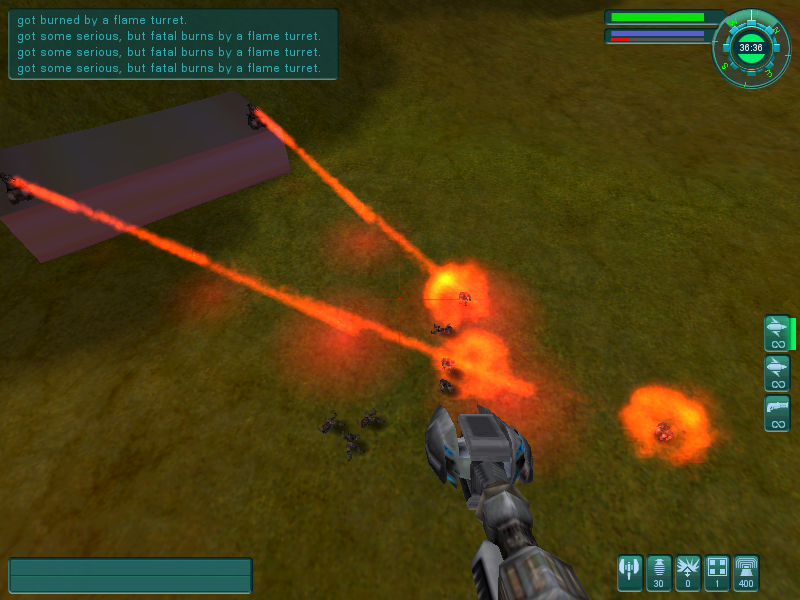Click the arched station icon showing 400
Viewport: 800px width, 600px height.
(746, 573)
